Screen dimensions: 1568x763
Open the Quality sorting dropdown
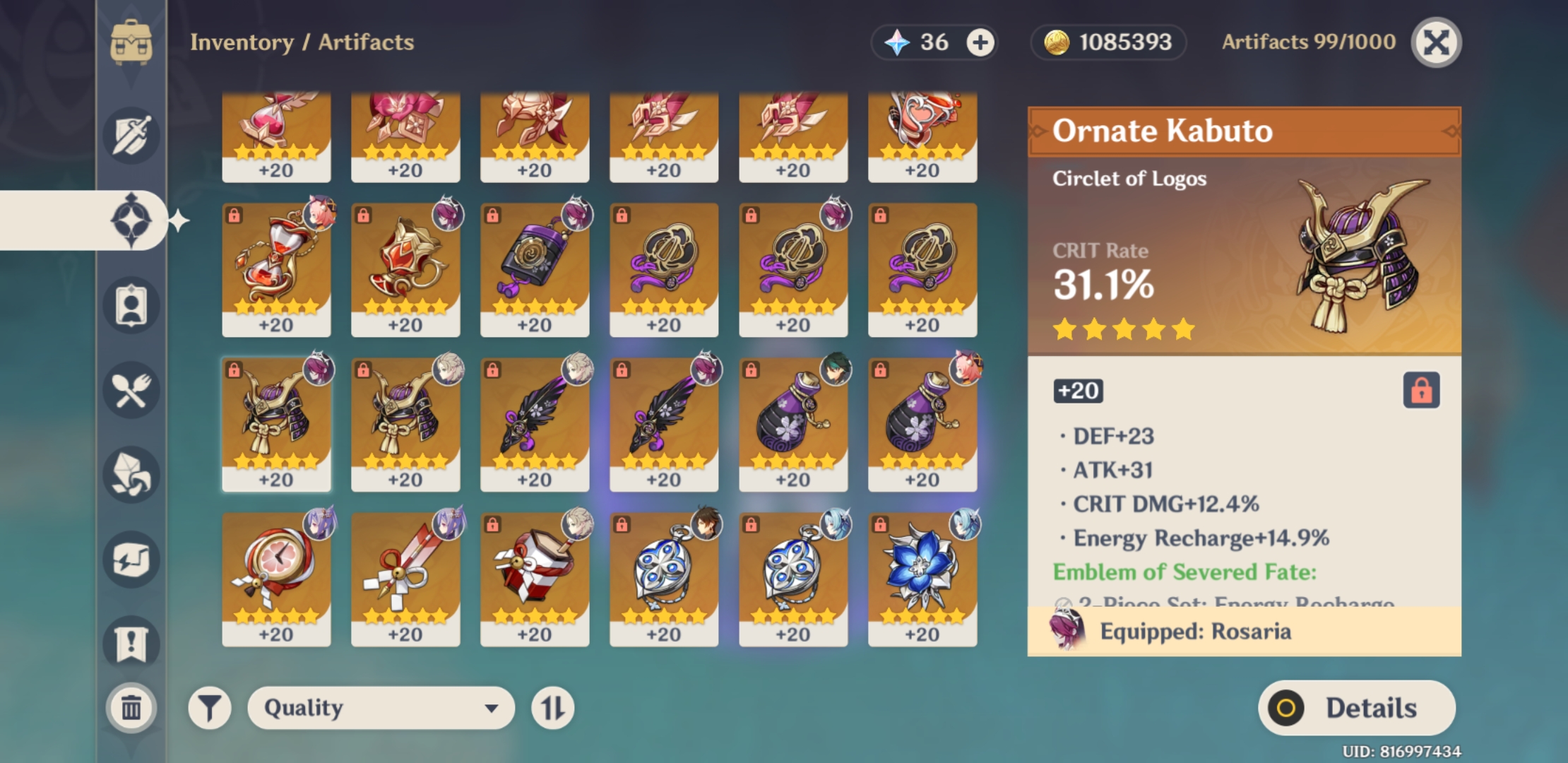pyautogui.click(x=381, y=707)
